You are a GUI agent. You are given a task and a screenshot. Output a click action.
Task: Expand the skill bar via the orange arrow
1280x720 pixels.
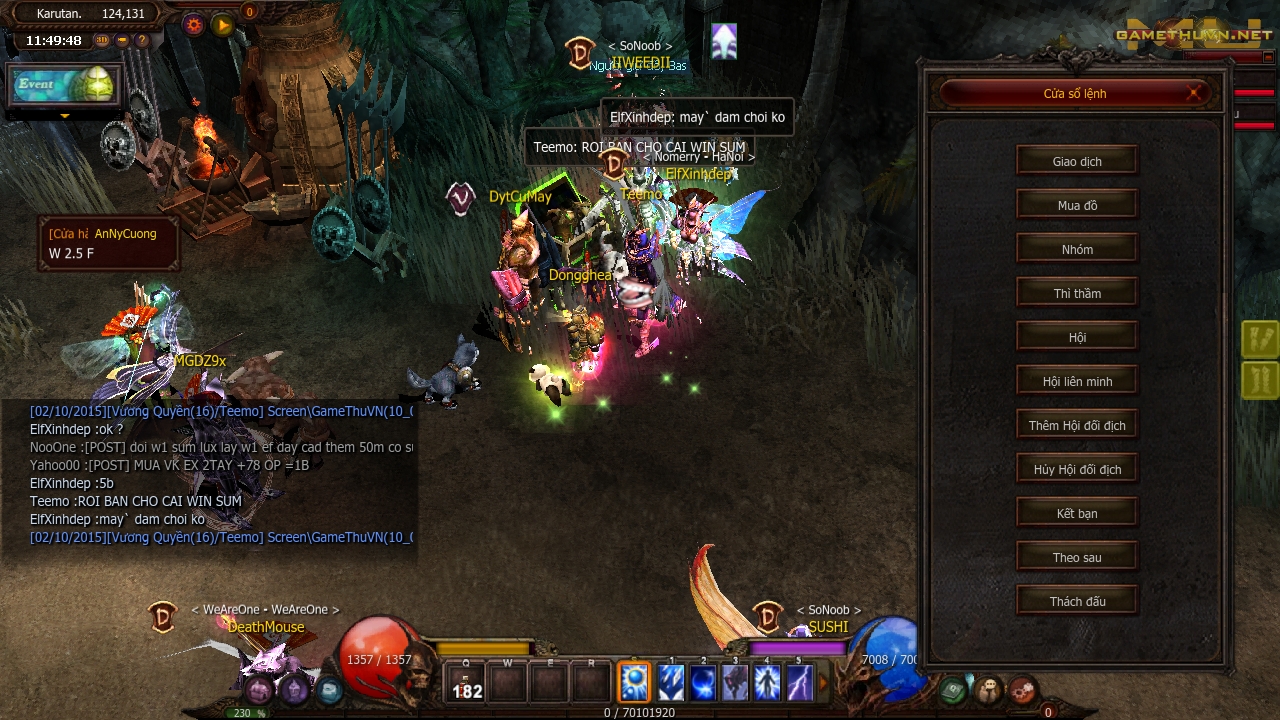[823, 682]
